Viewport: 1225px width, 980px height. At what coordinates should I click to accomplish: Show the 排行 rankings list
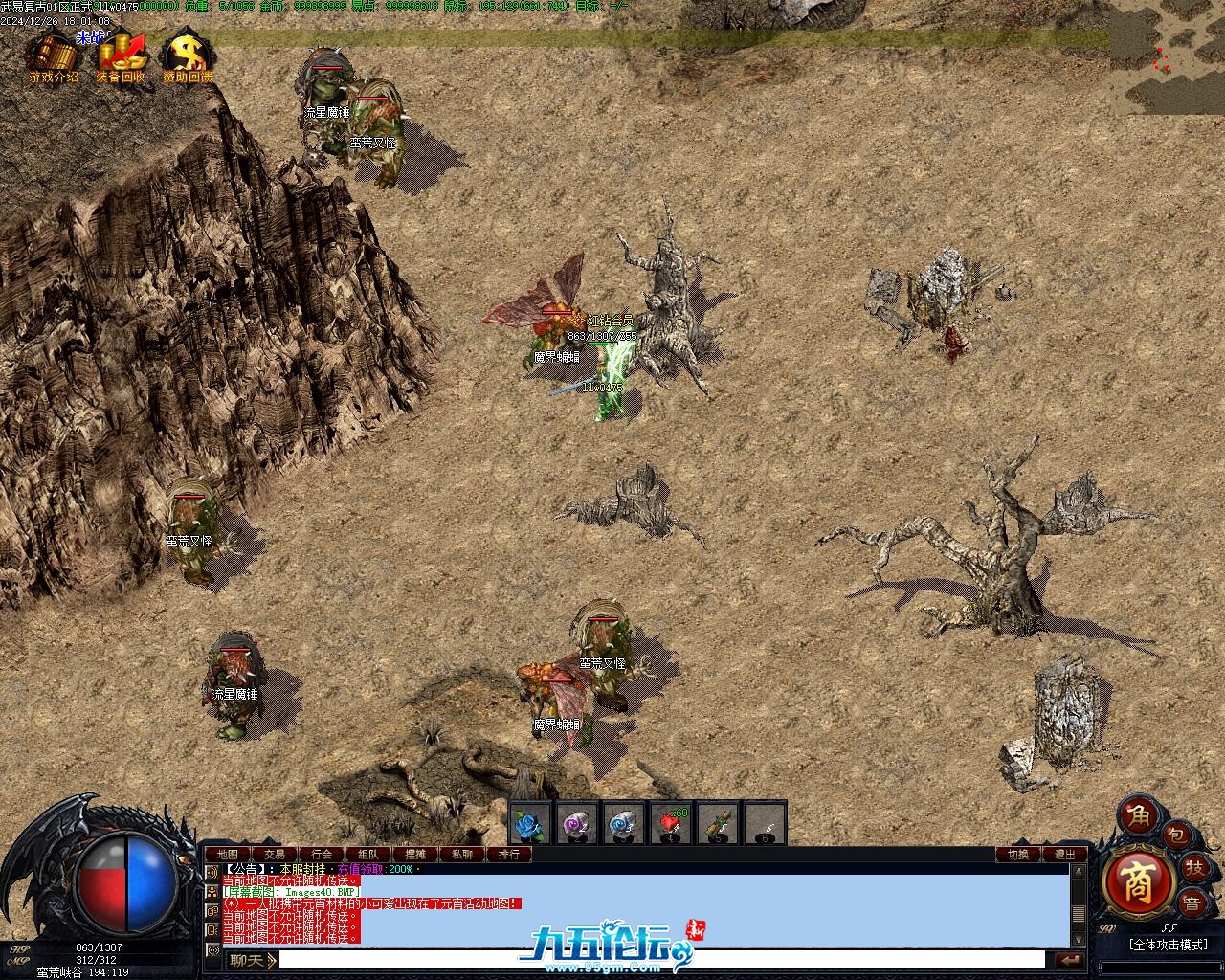[509, 855]
